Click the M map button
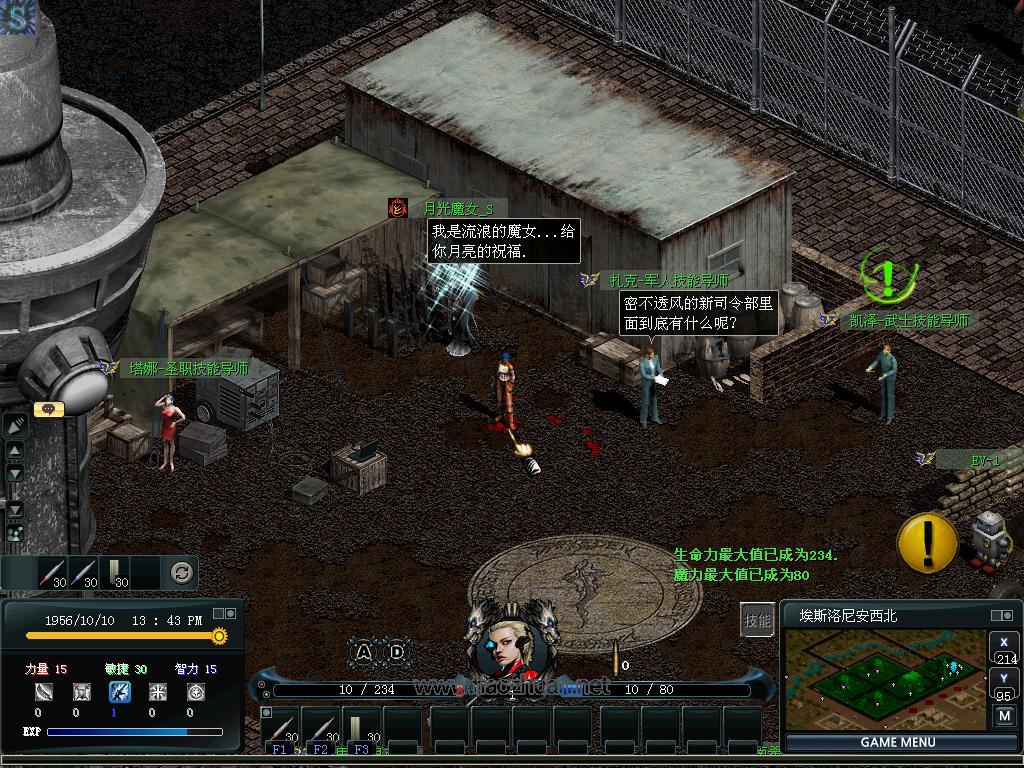The height and width of the screenshot is (768, 1024). point(1004,716)
